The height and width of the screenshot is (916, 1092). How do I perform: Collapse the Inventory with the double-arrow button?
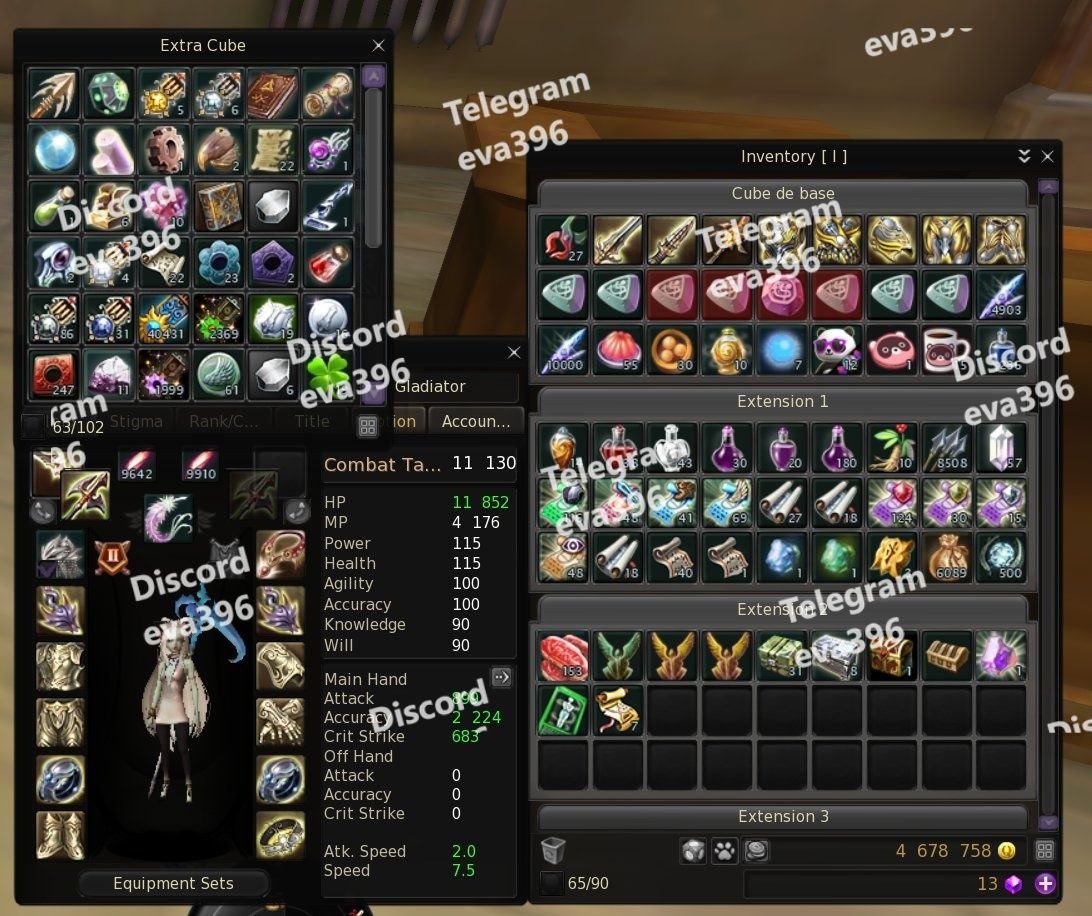tap(1024, 157)
